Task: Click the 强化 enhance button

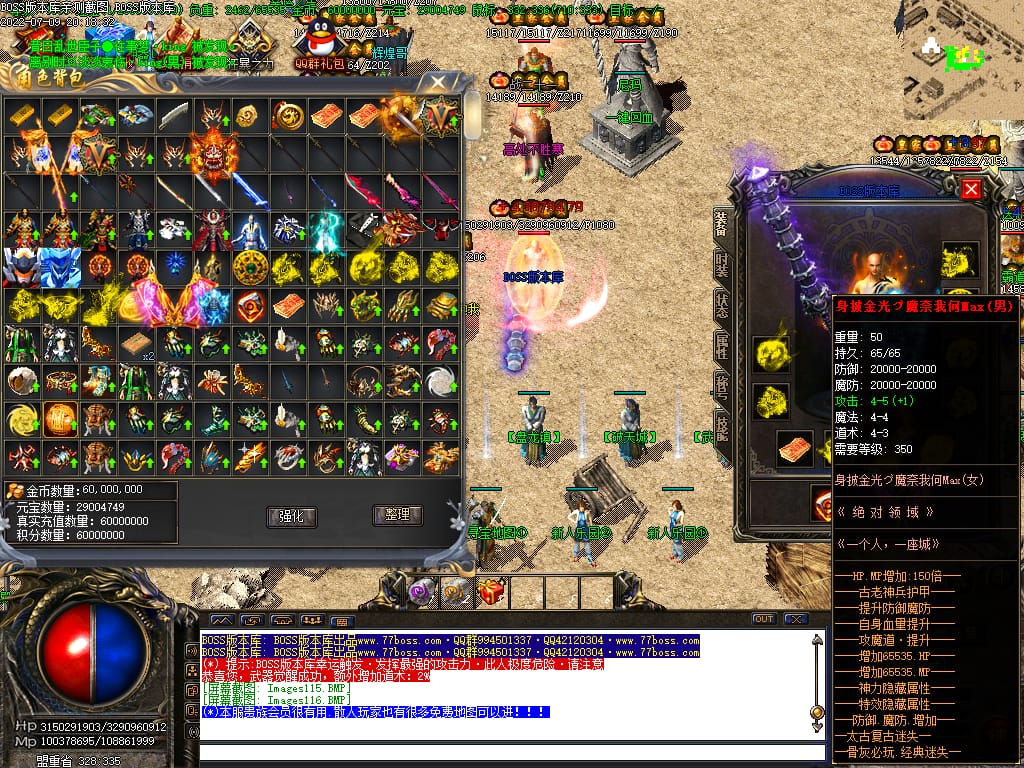Action: coord(291,516)
